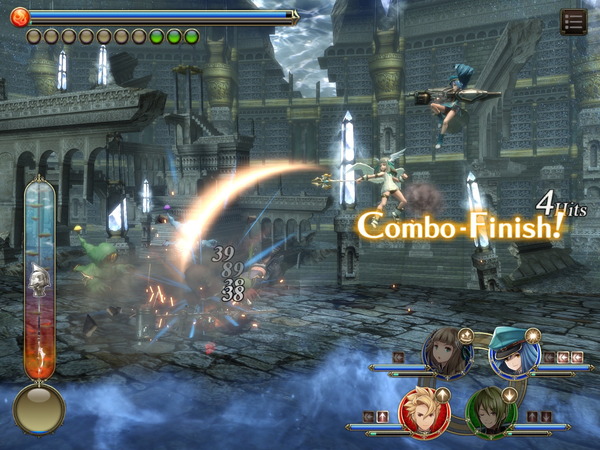Select the blonde spiky-haired character portrait
Viewport: 600px width, 450px height.
point(424,412)
